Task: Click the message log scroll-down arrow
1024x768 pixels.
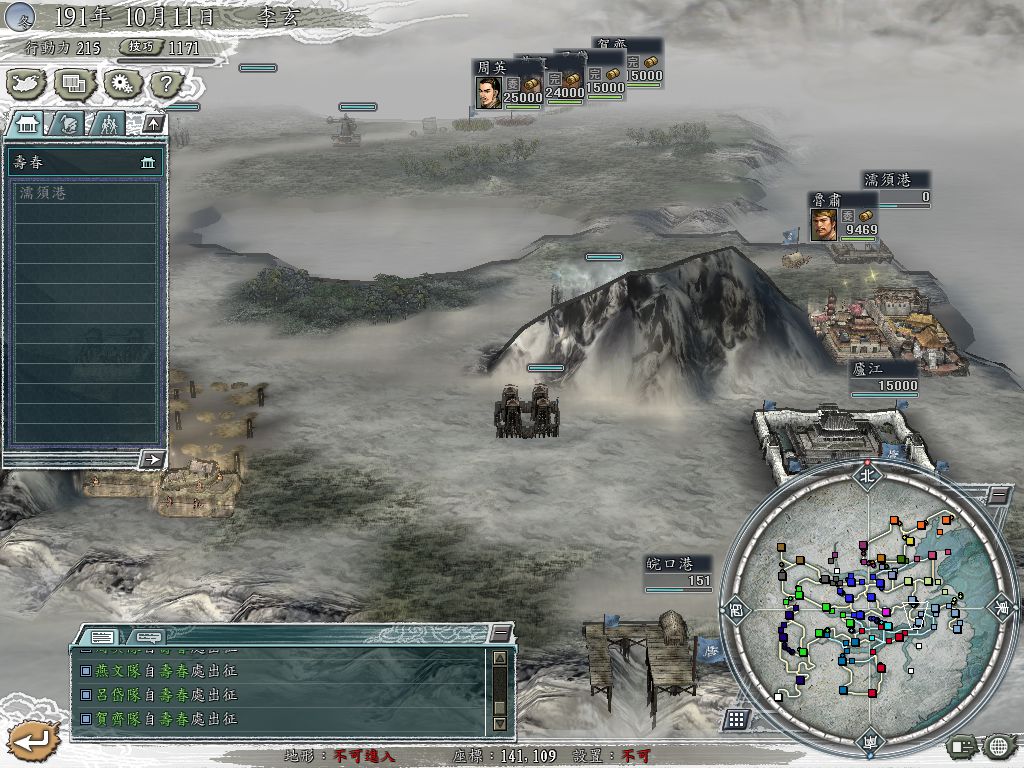Action: (x=500, y=722)
